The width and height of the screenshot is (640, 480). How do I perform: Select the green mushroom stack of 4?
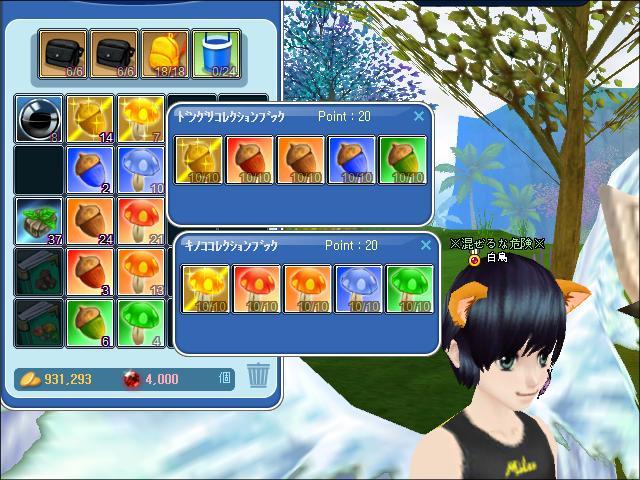[x=141, y=323]
